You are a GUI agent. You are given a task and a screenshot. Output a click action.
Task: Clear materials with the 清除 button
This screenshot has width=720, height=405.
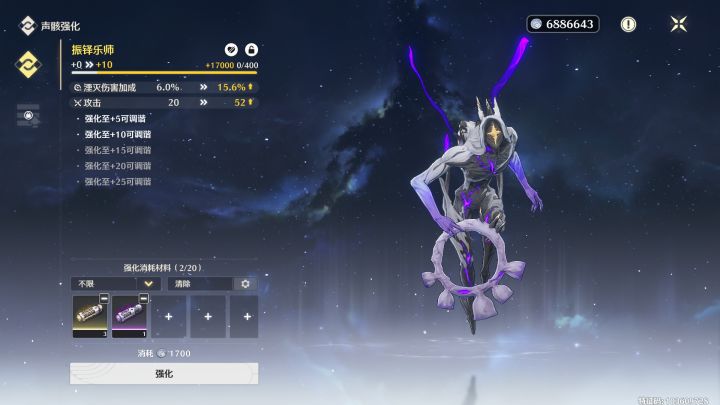click(197, 284)
